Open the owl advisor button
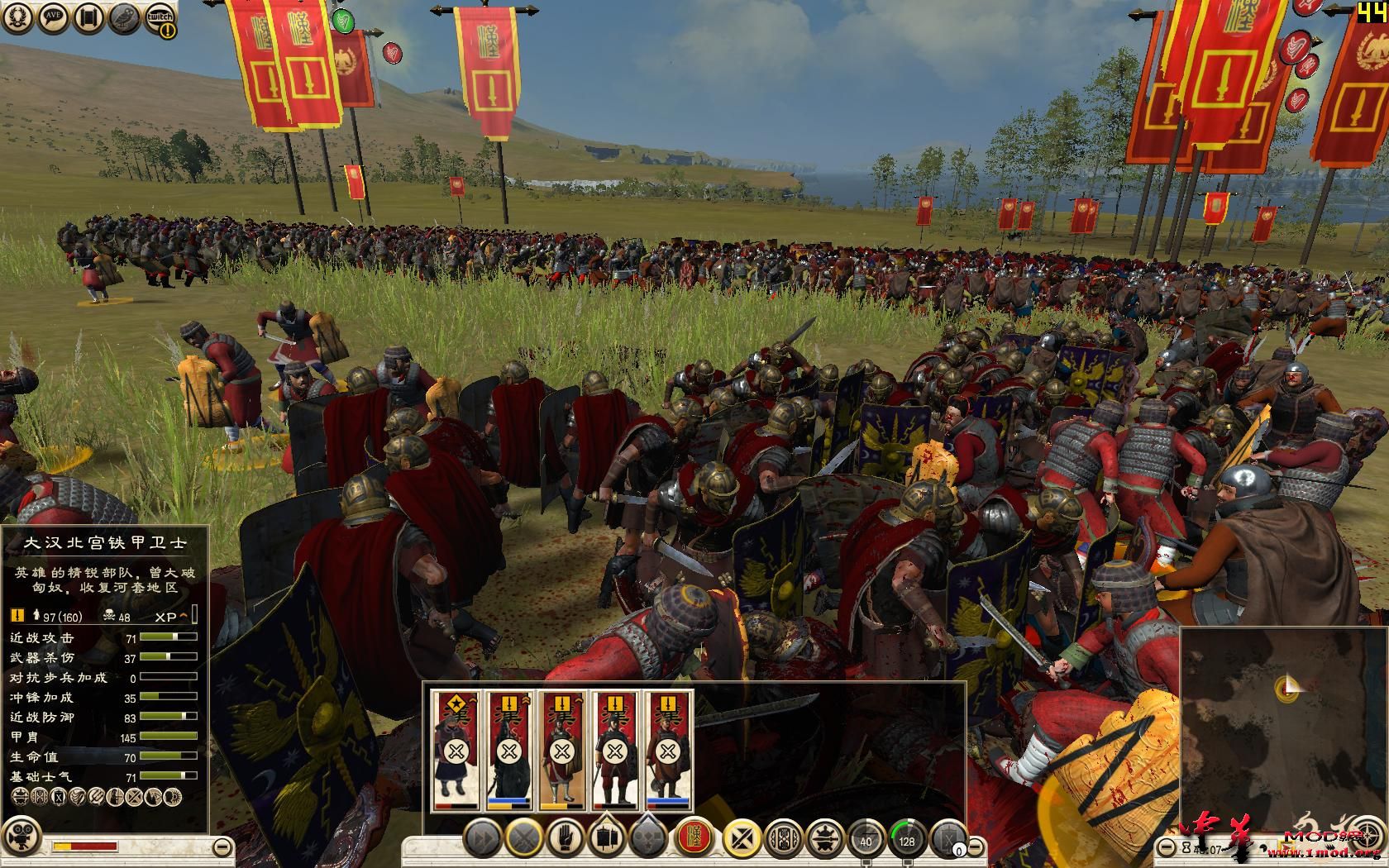The width and height of the screenshot is (1389, 868). (125, 19)
